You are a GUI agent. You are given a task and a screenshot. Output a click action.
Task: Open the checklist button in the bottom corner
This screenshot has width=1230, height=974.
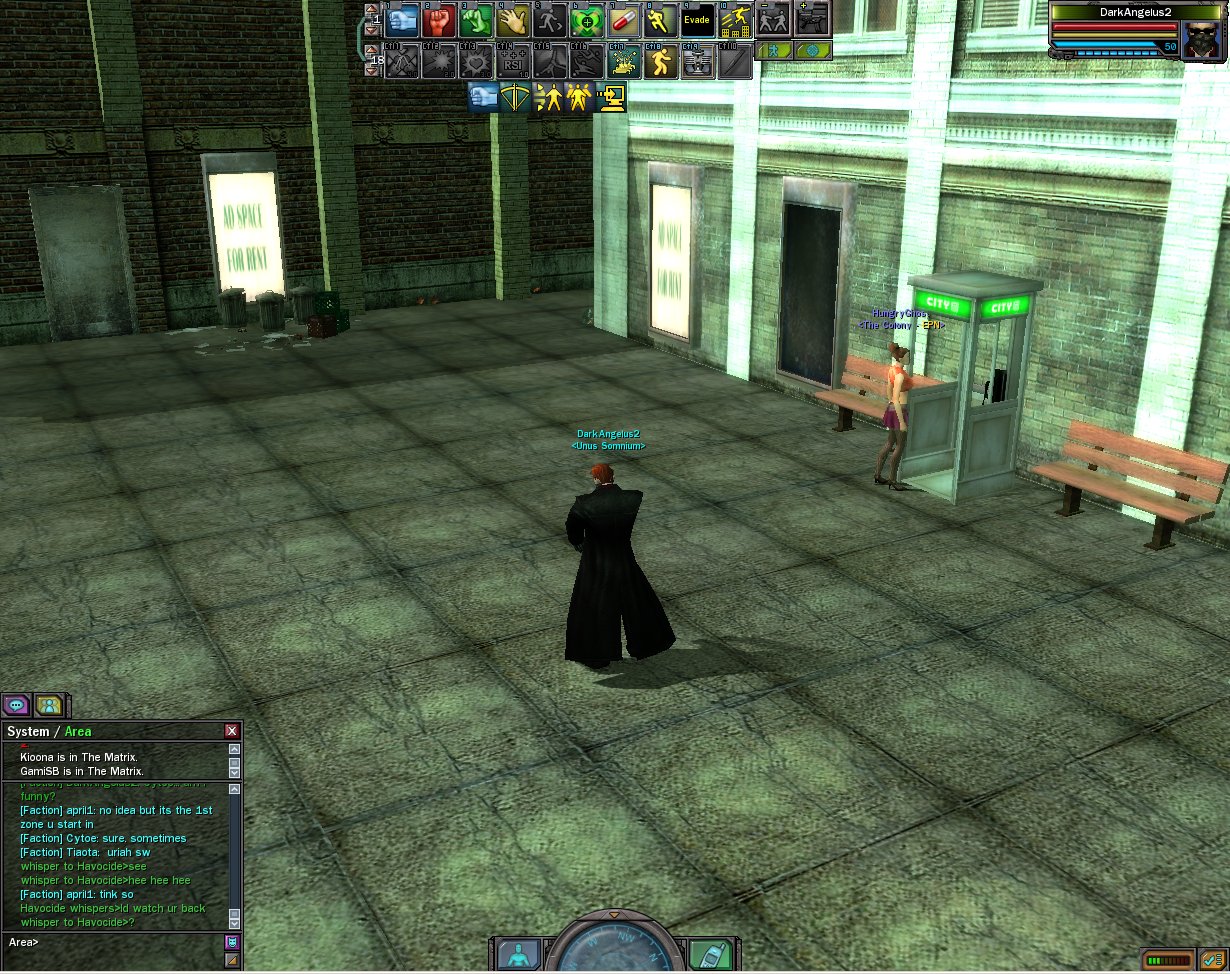[1213, 960]
